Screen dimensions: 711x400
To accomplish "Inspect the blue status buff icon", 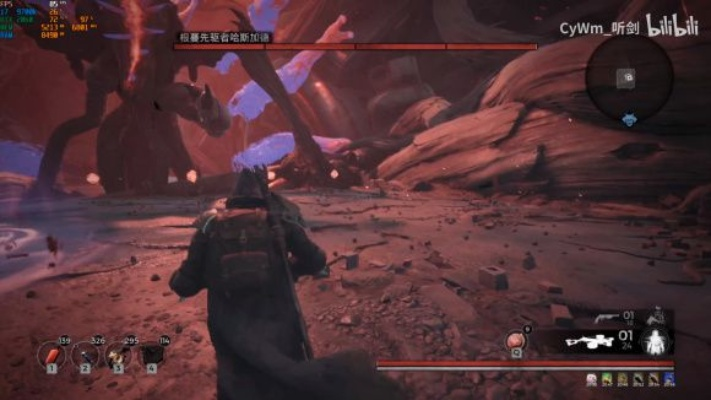I will 669,379.
